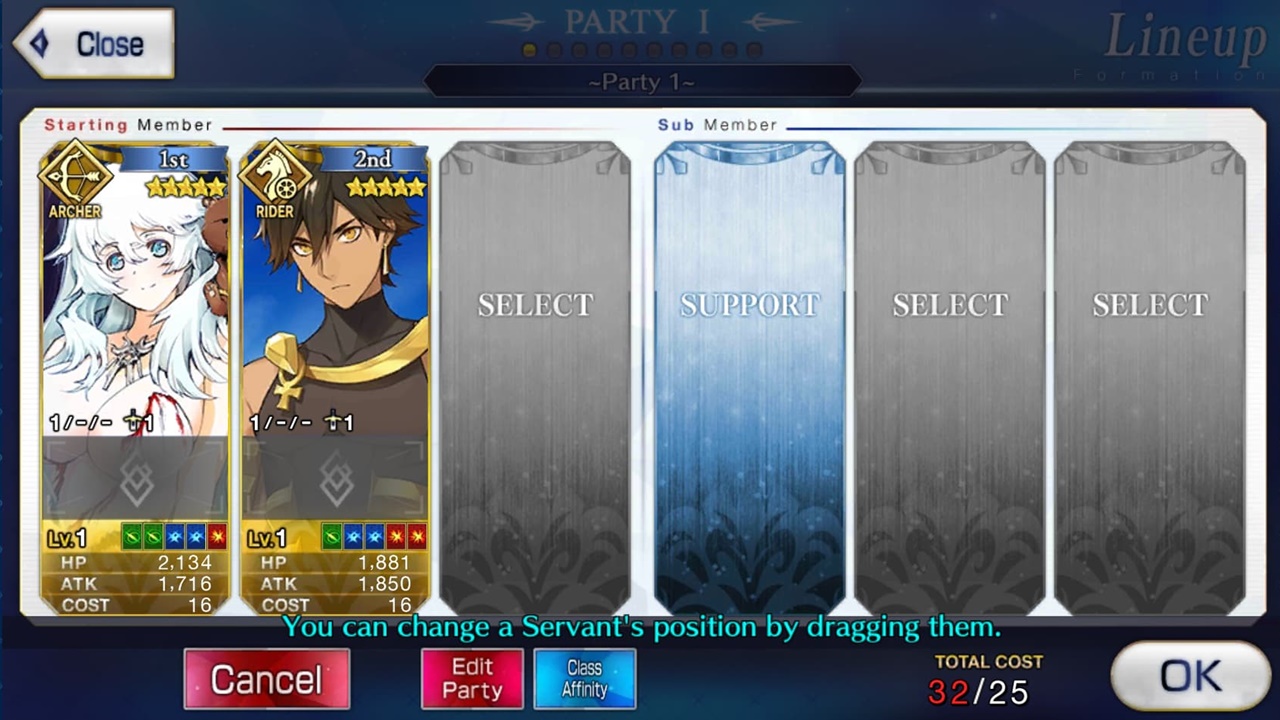1280x720 pixels.
Task: Click the red Buster card icon on Archer card
Action: [x=217, y=537]
